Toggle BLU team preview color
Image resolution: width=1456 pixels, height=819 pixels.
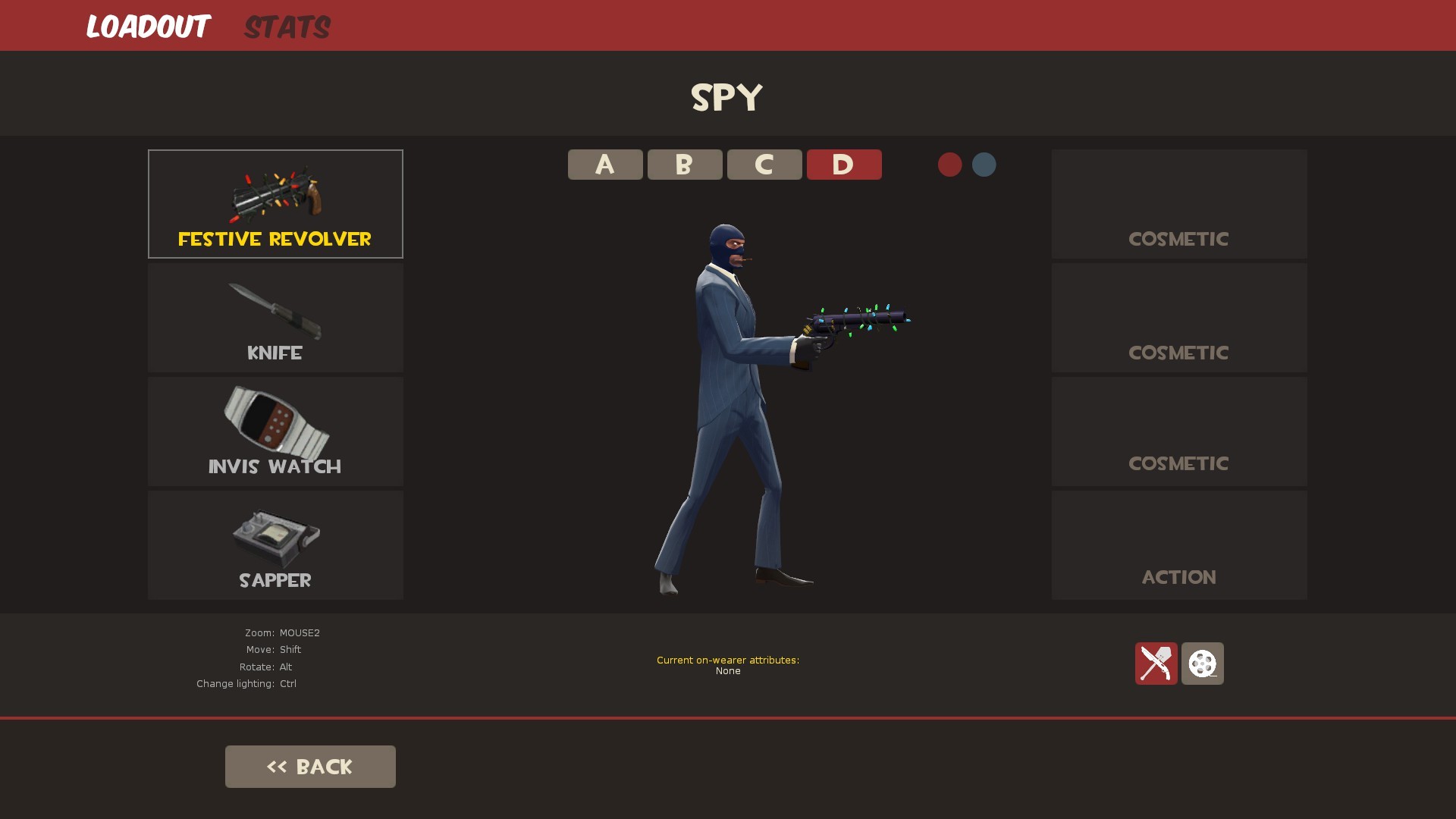(x=984, y=165)
